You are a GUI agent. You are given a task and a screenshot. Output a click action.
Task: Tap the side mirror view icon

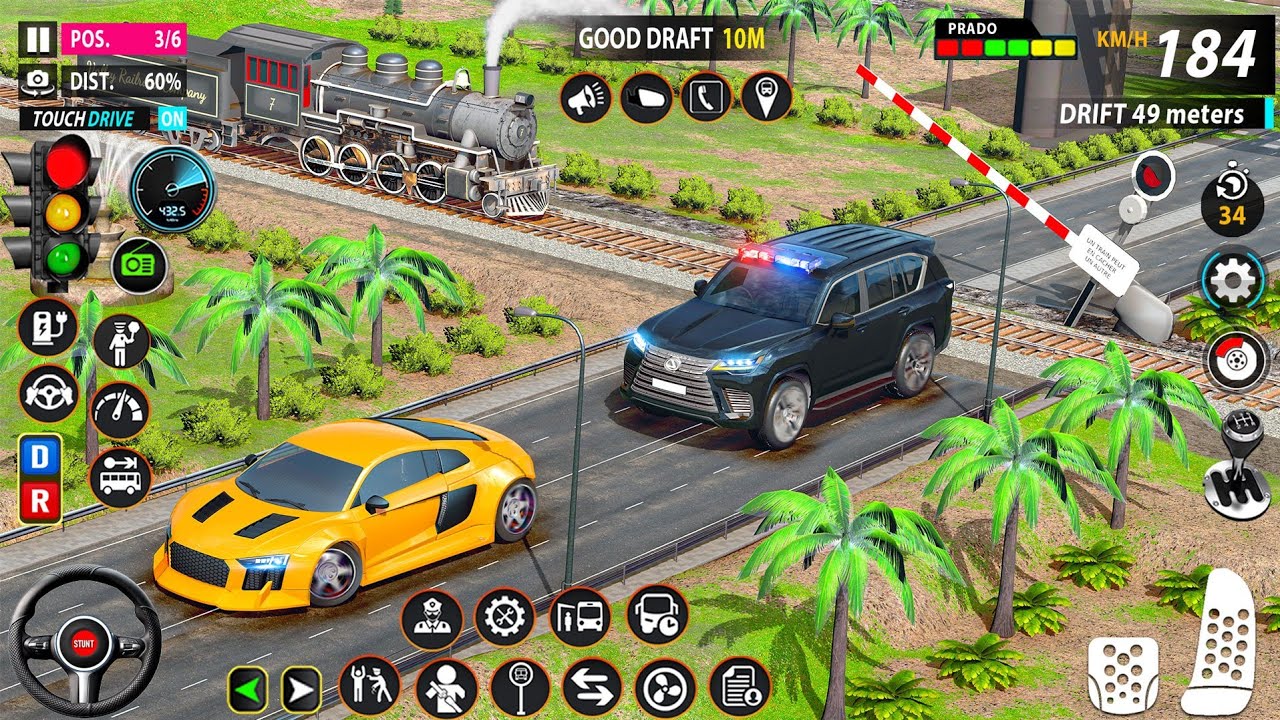[646, 97]
